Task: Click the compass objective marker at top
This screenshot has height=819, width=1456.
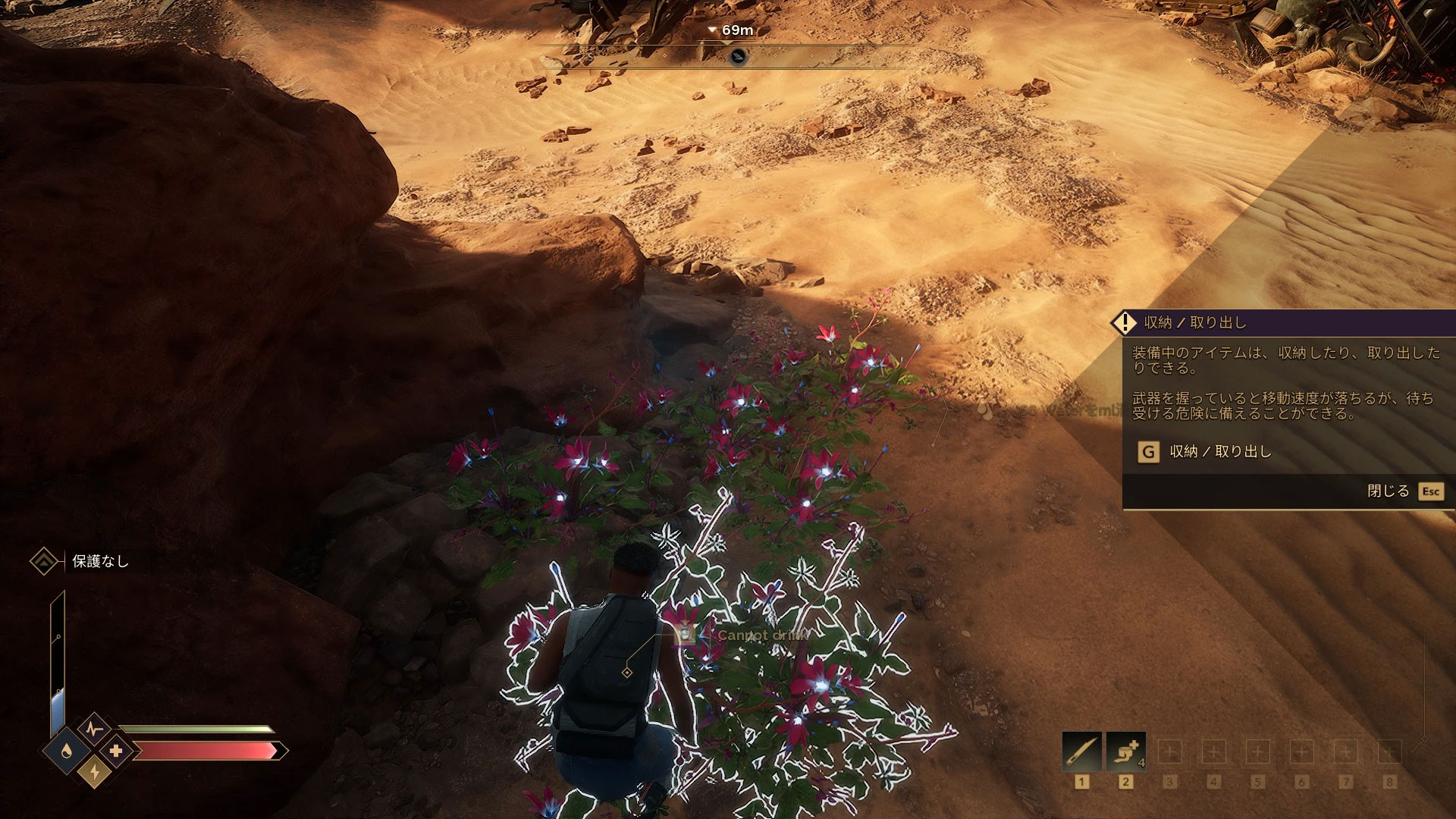Action: point(738,56)
